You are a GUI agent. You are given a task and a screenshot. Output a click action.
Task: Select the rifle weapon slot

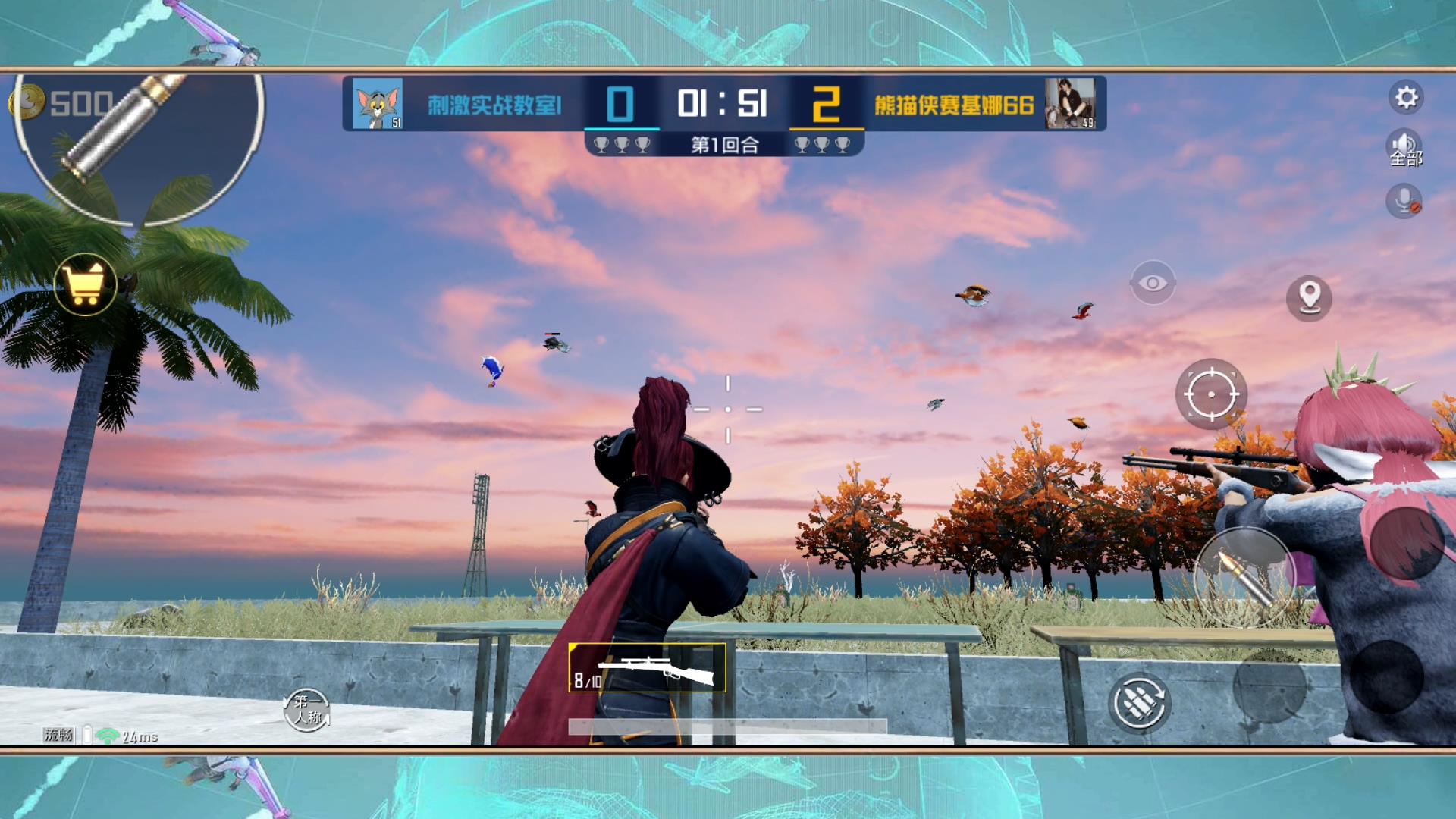pyautogui.click(x=647, y=668)
